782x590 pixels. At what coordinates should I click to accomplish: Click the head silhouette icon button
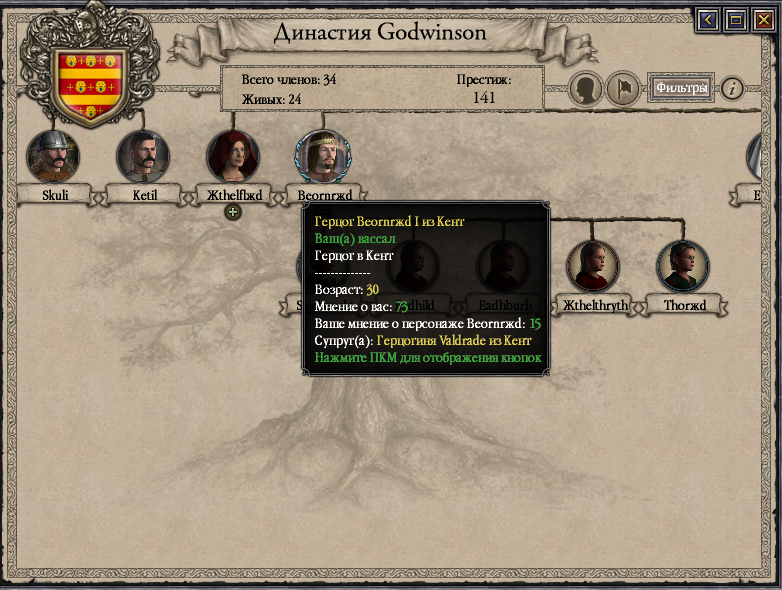(587, 89)
